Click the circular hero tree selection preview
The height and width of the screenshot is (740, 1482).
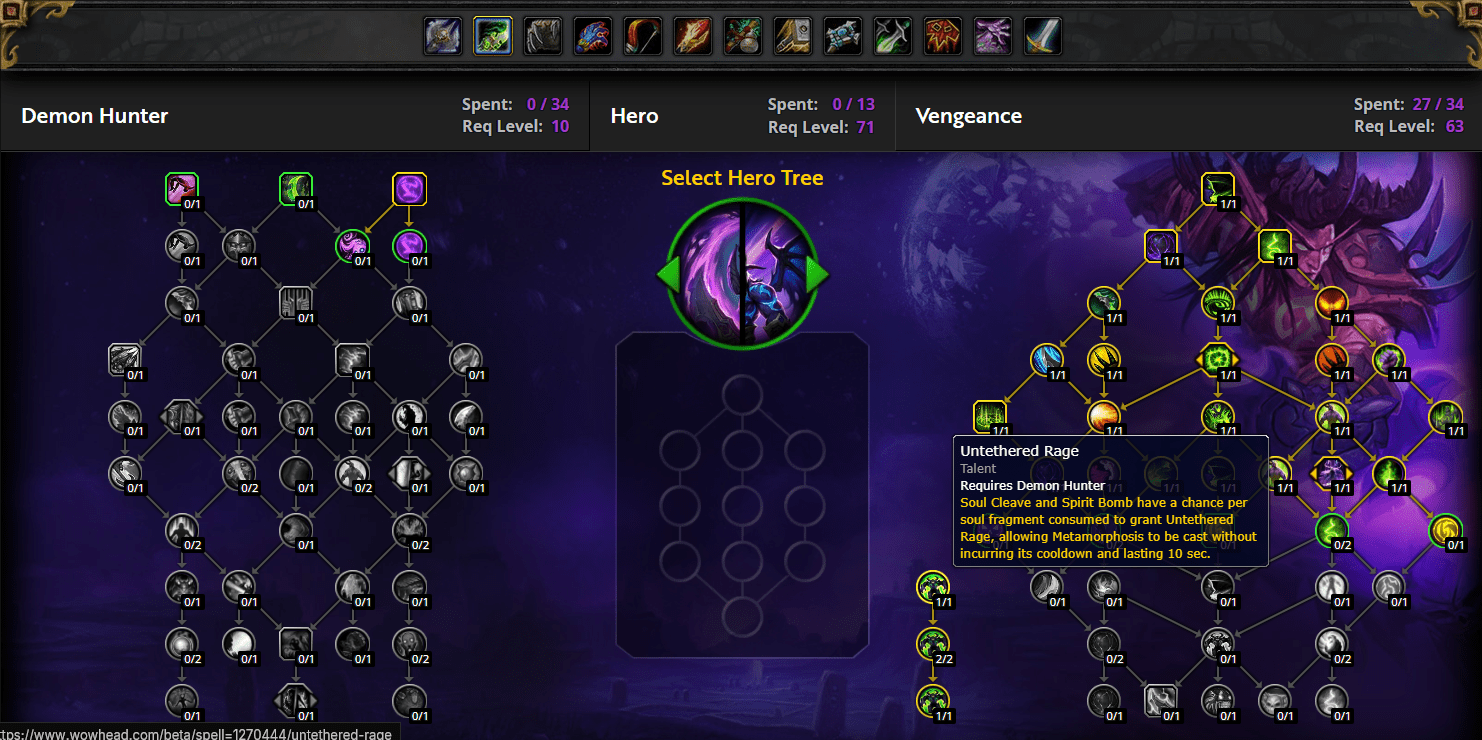(742, 272)
